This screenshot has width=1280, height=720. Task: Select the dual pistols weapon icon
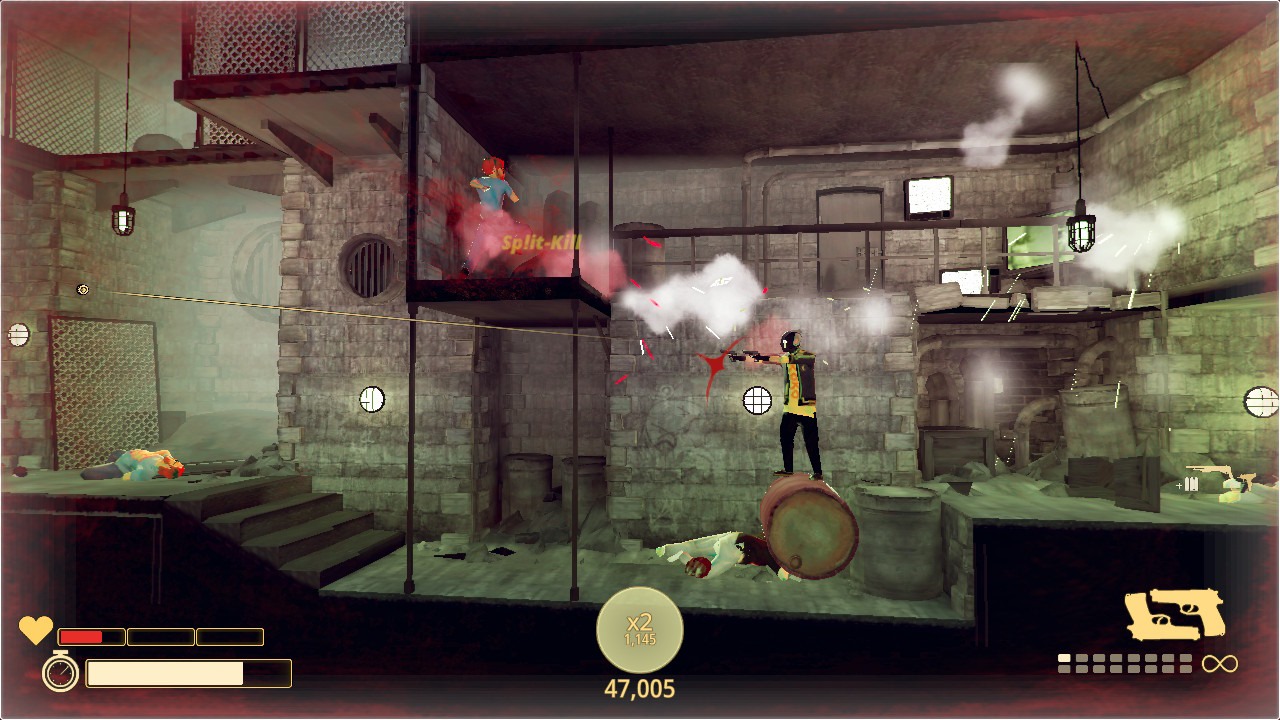[1174, 613]
